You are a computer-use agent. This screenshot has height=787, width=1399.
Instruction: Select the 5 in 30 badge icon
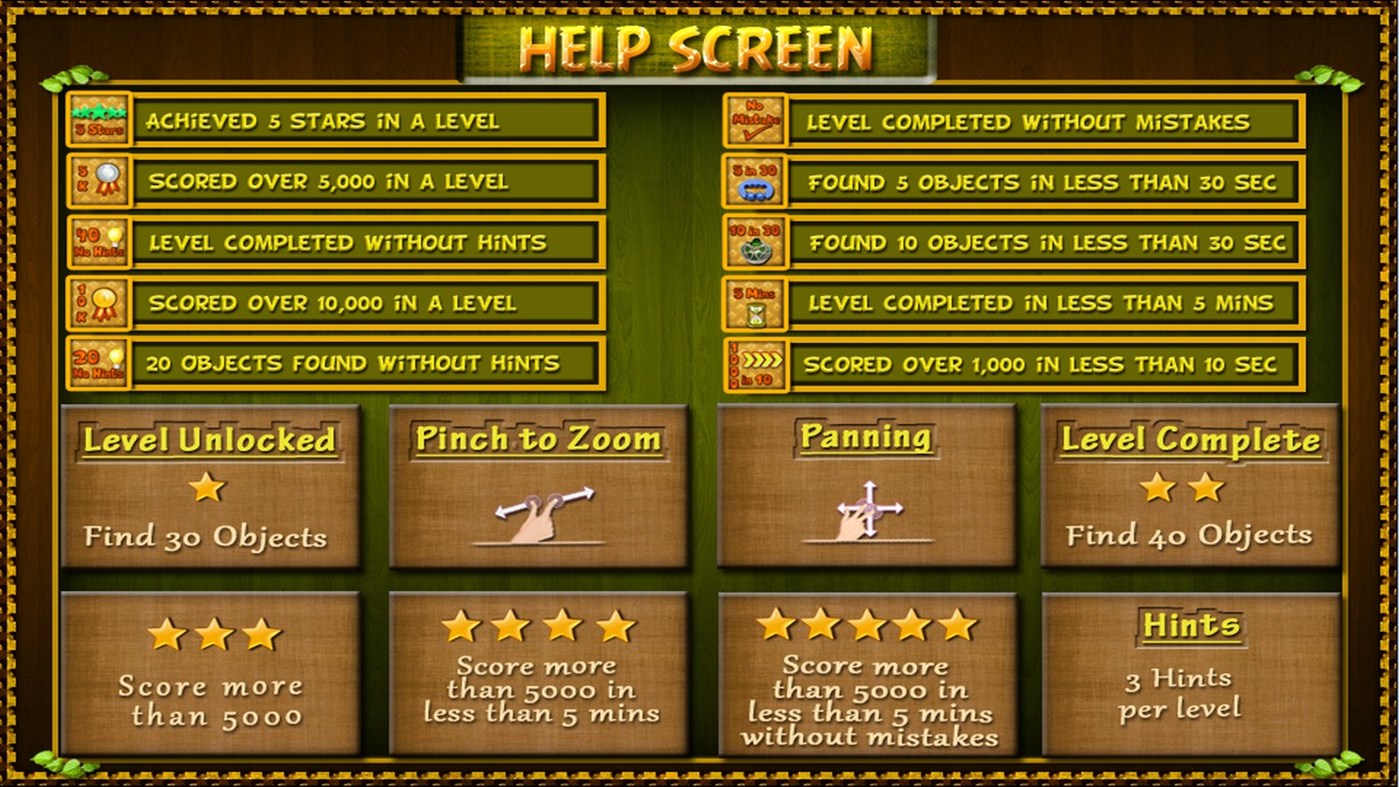coord(754,182)
